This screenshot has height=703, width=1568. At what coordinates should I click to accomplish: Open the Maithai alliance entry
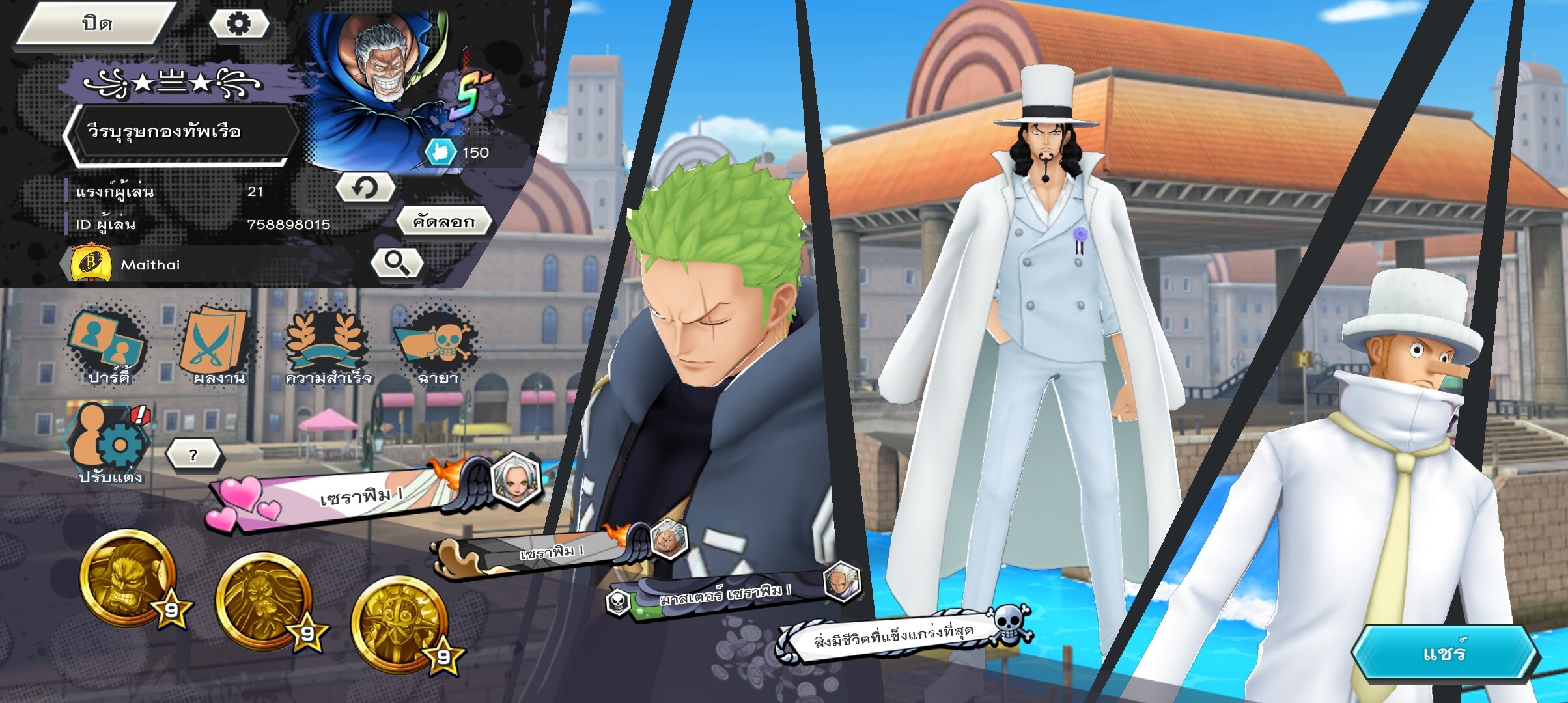150,264
